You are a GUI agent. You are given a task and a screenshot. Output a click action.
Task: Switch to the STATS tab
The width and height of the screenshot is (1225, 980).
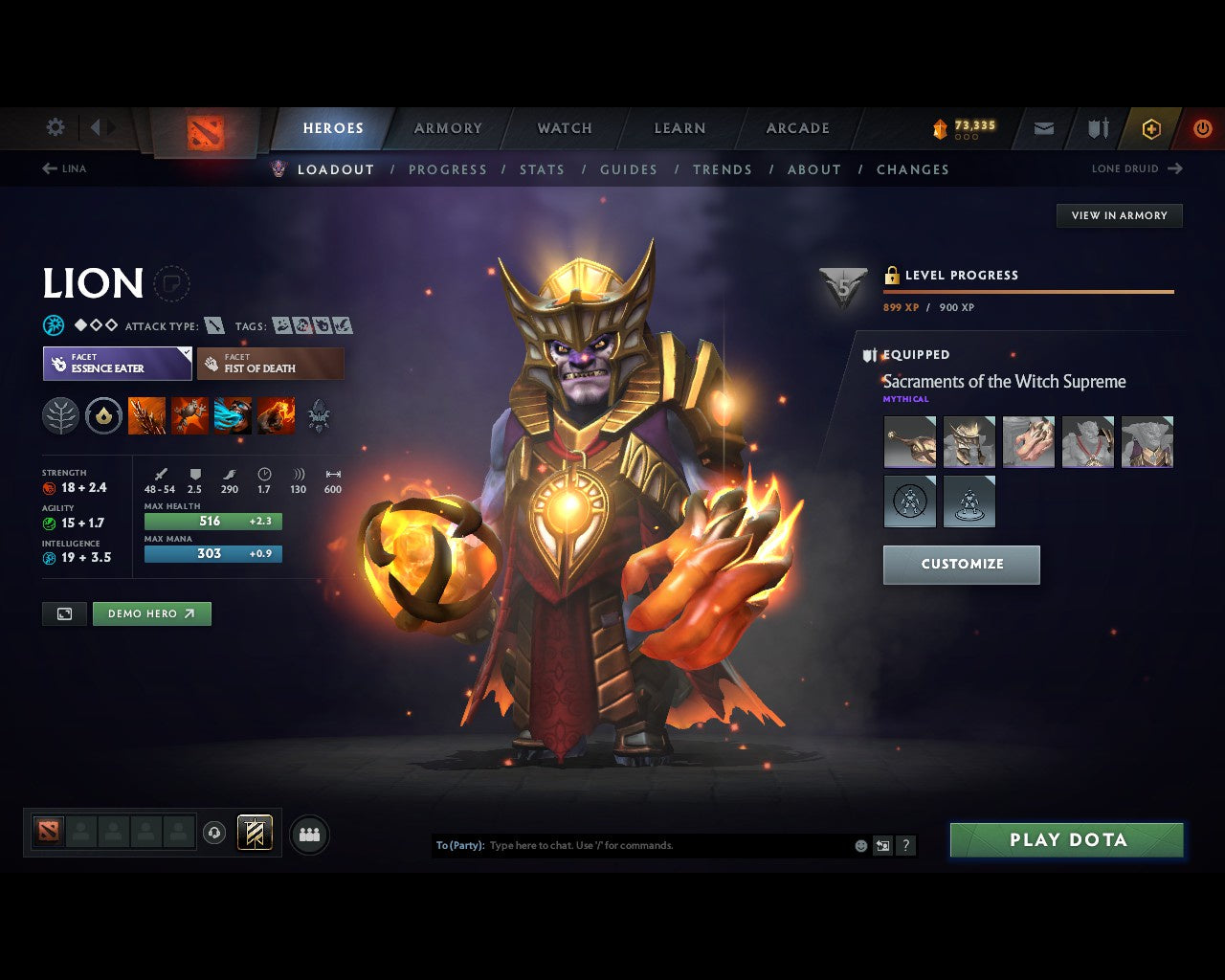542,169
